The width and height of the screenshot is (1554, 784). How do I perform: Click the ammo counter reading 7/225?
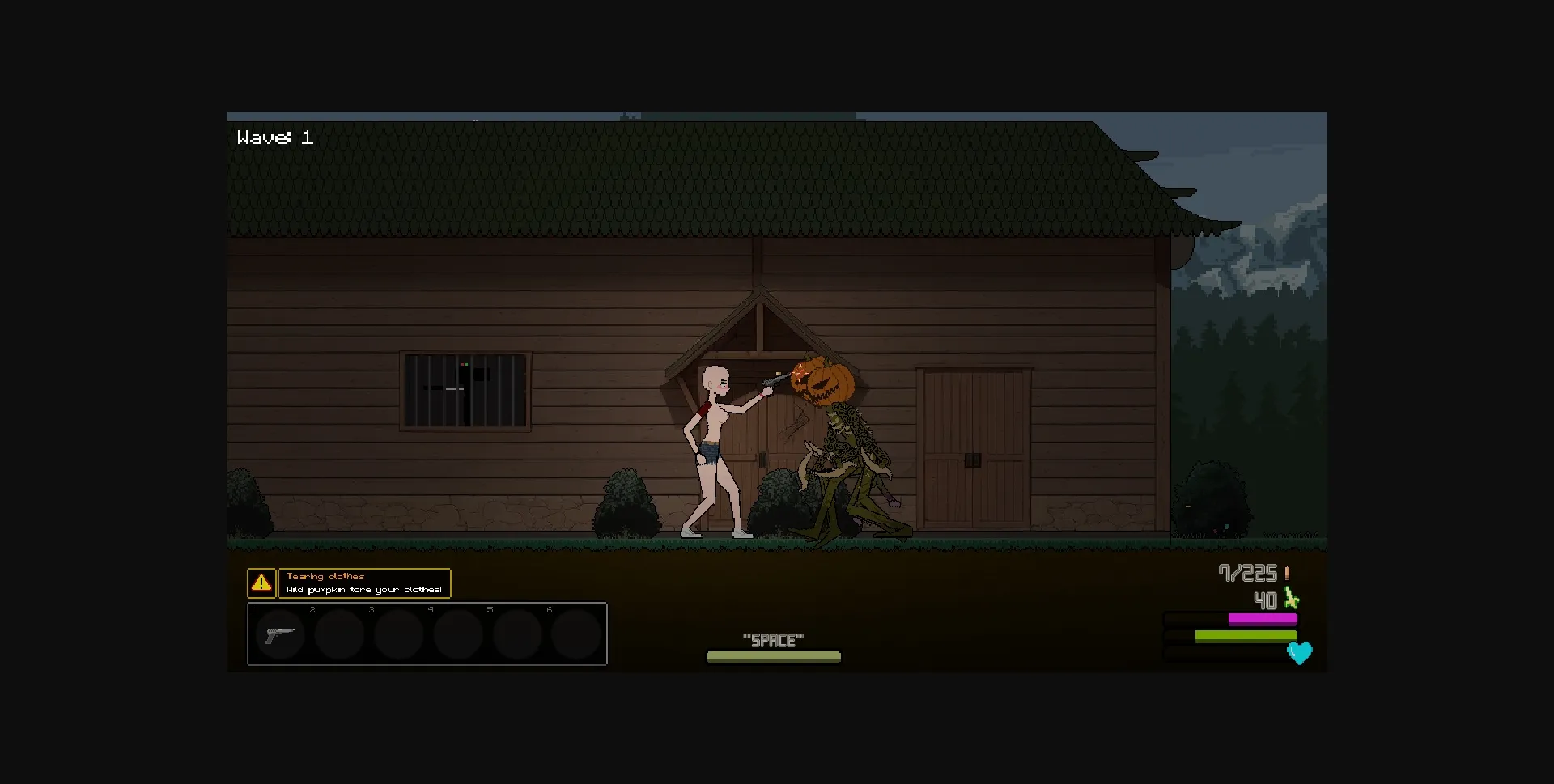click(x=1249, y=573)
